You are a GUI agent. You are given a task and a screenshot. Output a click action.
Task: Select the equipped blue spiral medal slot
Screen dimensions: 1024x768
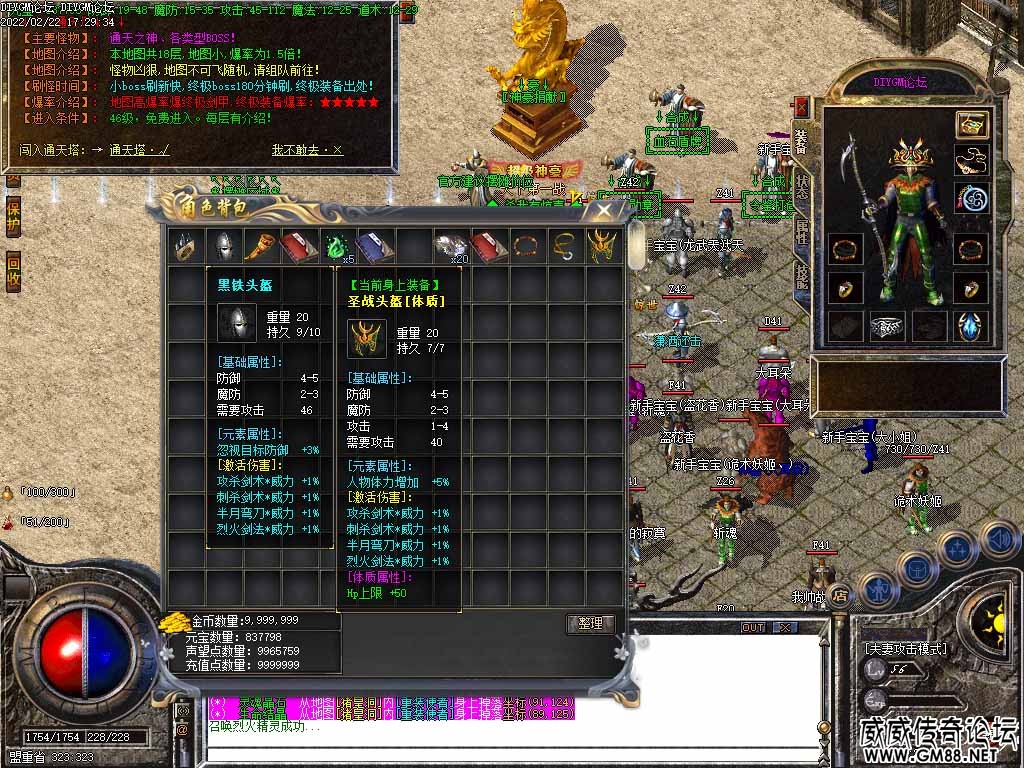970,197
